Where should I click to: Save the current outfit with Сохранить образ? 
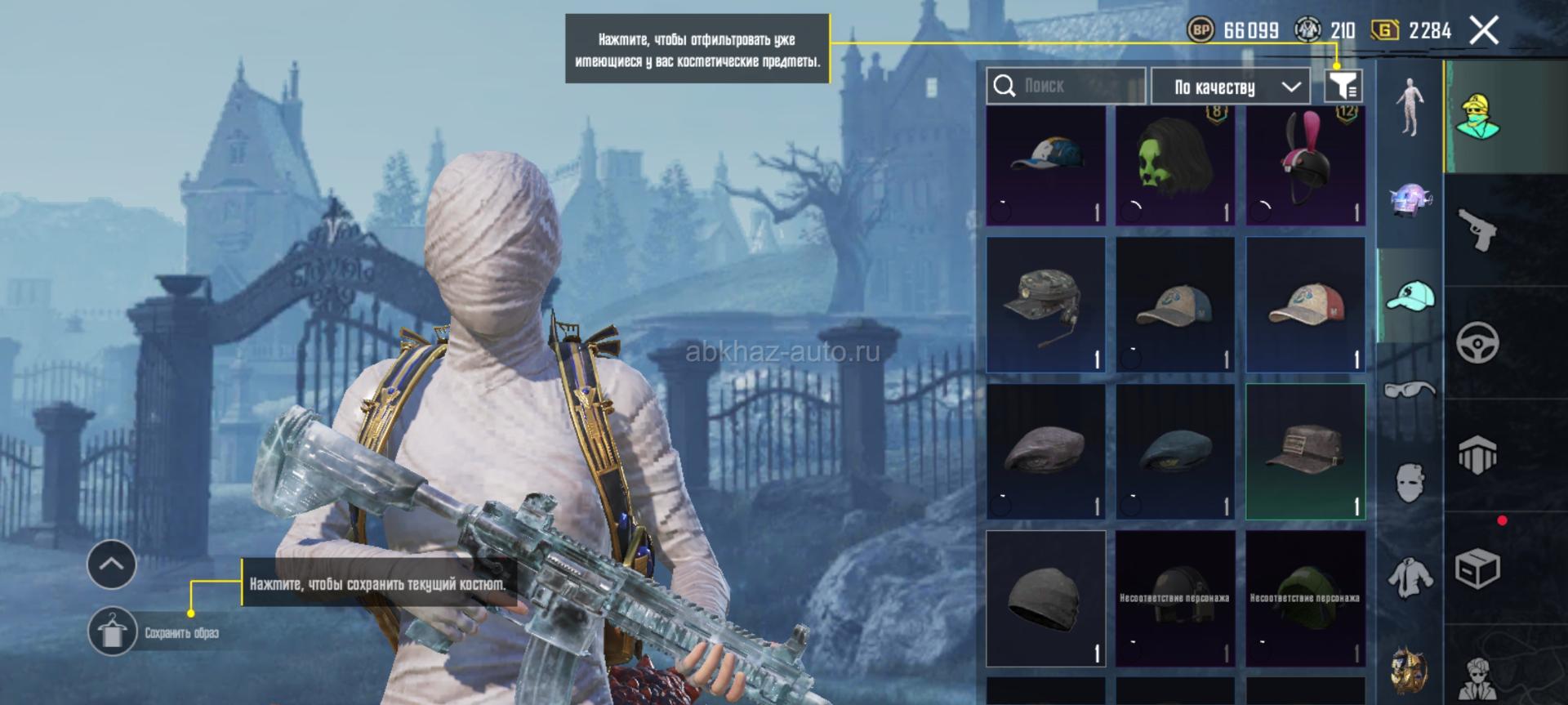113,631
